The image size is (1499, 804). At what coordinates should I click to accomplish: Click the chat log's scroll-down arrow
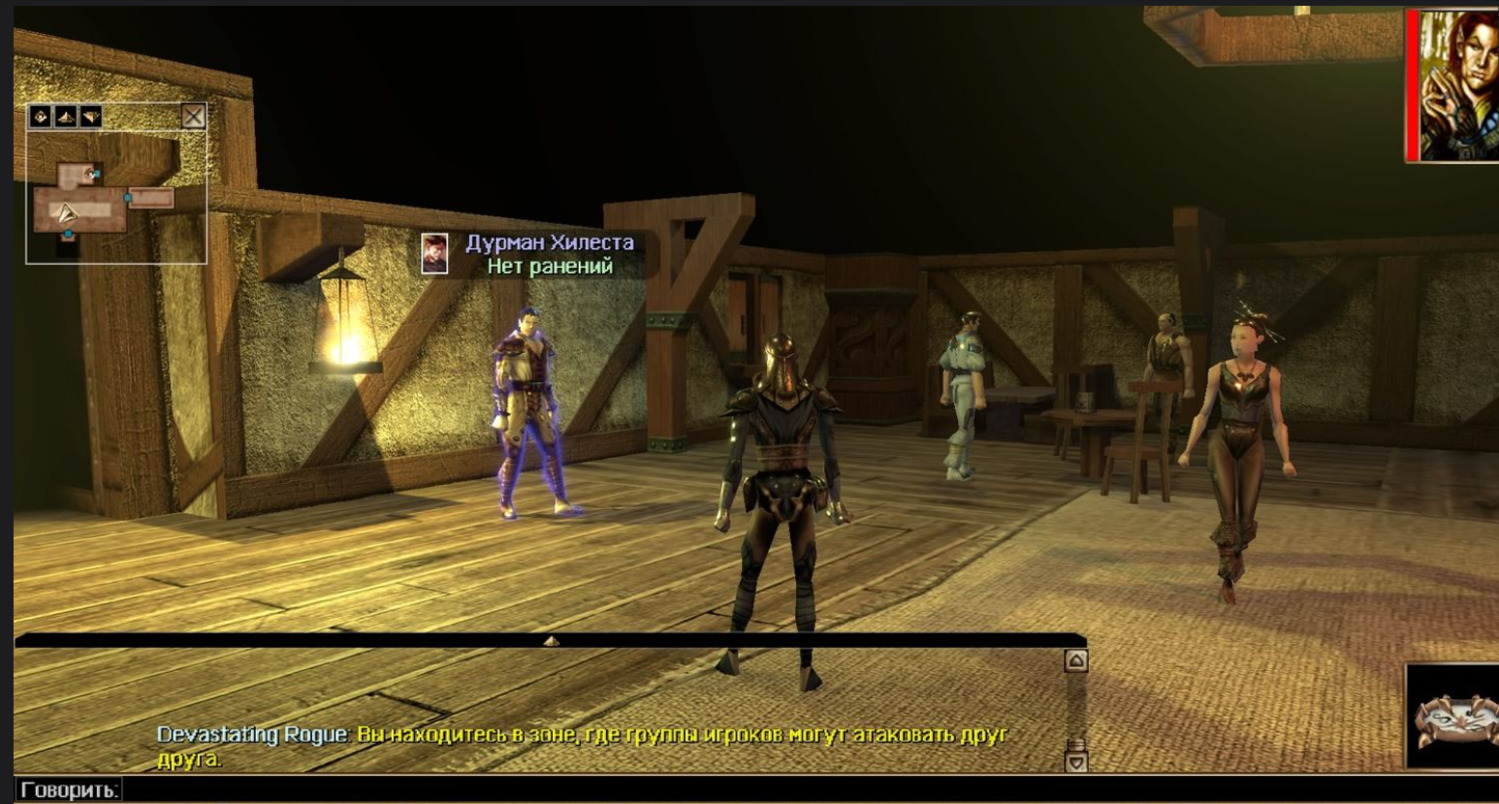pos(1076,762)
